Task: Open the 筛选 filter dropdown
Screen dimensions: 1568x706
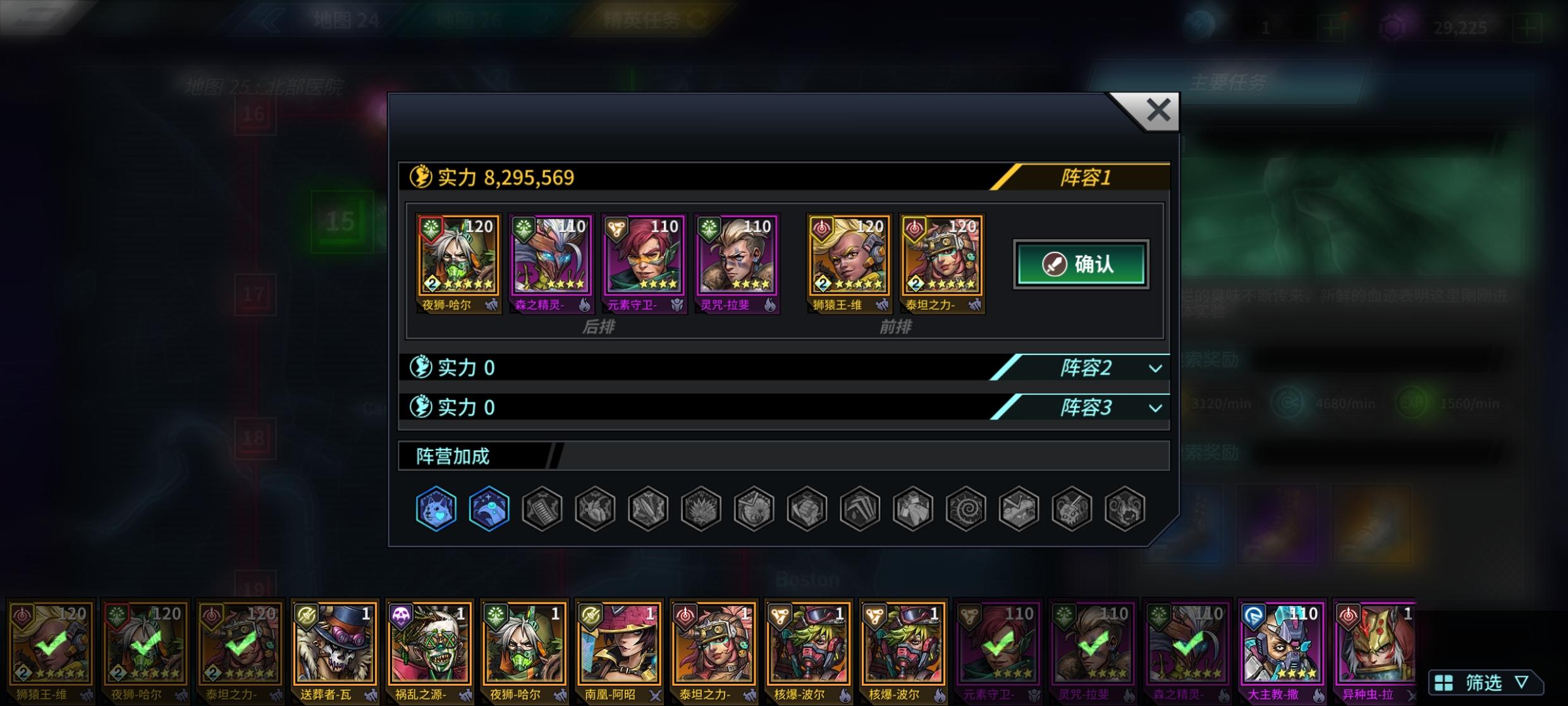Action: point(1485,683)
